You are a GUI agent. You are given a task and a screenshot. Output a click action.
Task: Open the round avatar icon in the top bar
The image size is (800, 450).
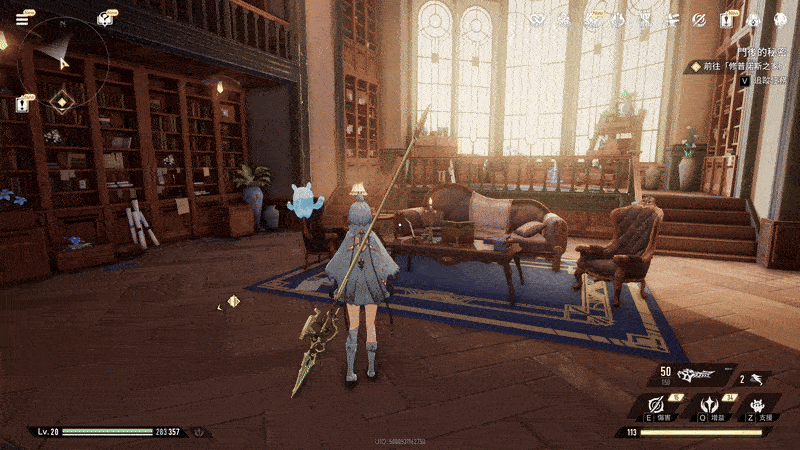(x=780, y=20)
